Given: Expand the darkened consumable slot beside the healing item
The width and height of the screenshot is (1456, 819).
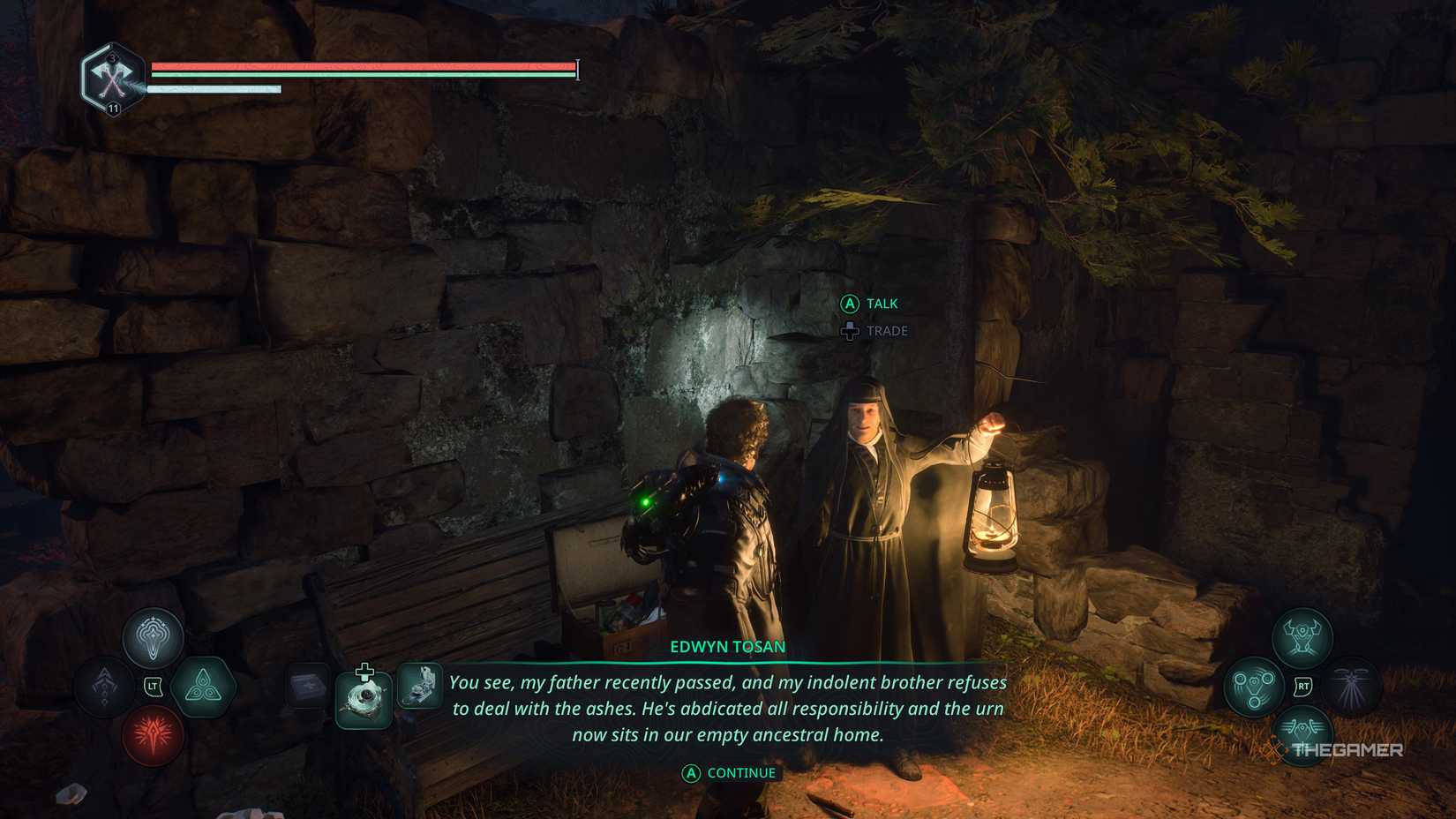Looking at the screenshot, I should (308, 686).
